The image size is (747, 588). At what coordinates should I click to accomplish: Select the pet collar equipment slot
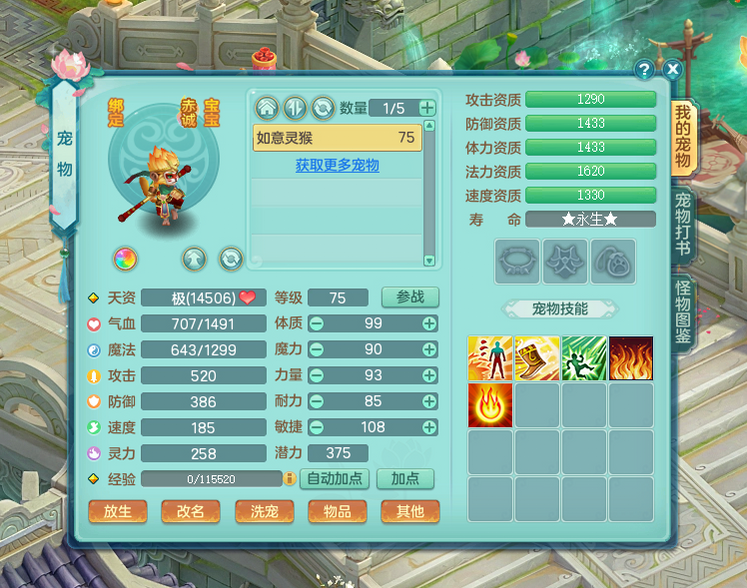tap(517, 261)
